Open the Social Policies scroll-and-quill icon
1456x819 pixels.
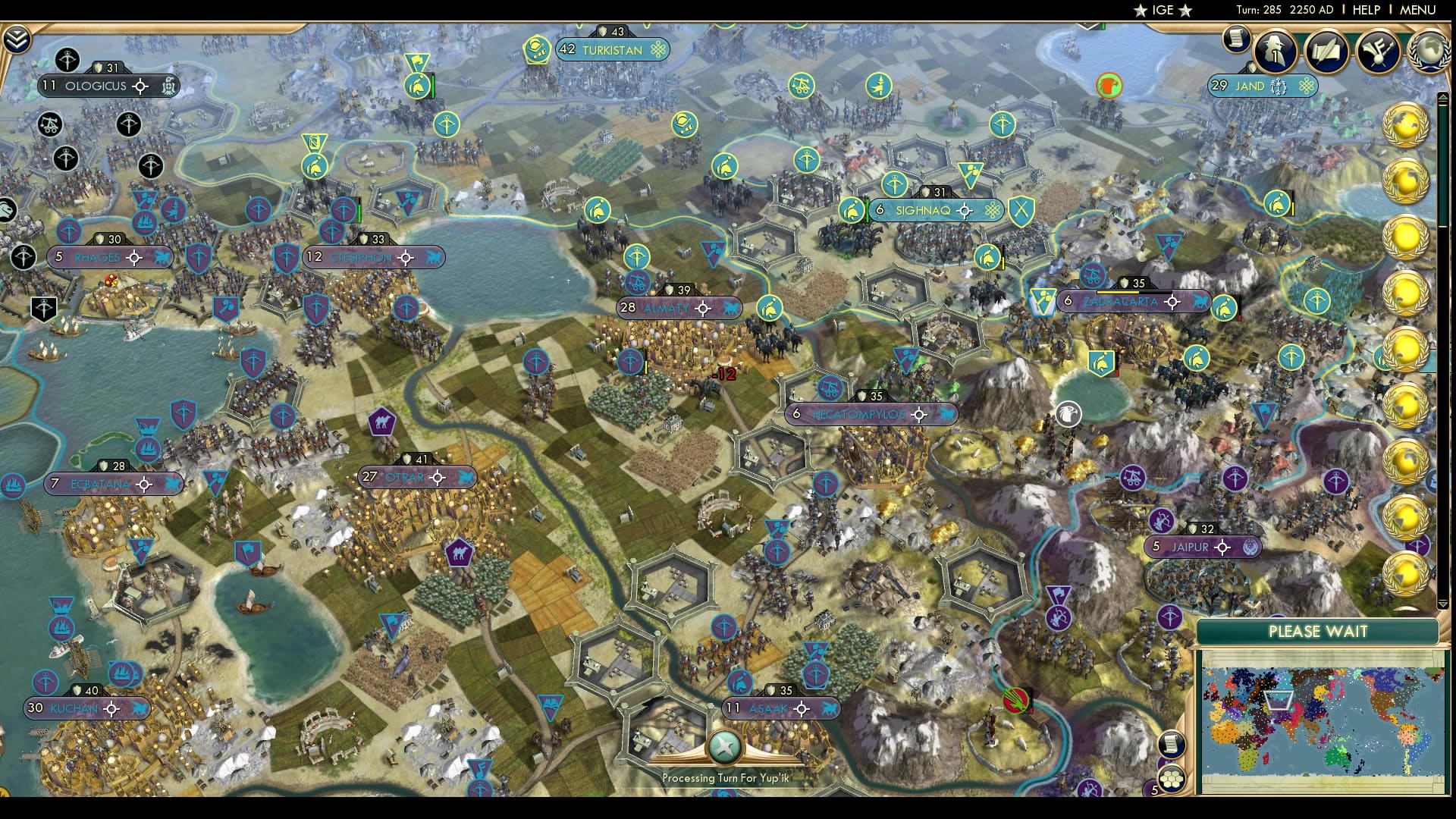(1326, 52)
